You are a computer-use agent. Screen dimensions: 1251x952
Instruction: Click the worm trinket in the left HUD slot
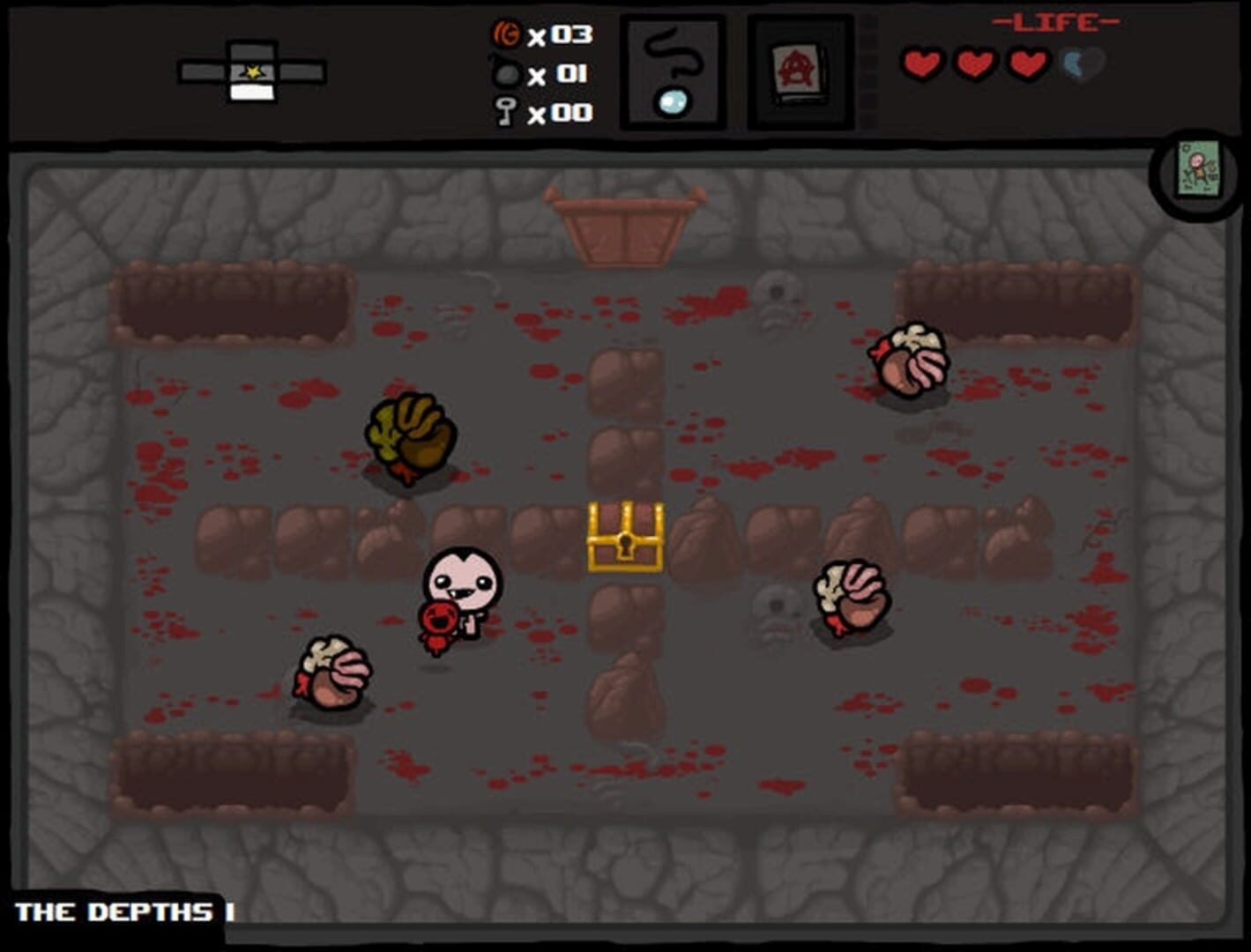[x=672, y=71]
